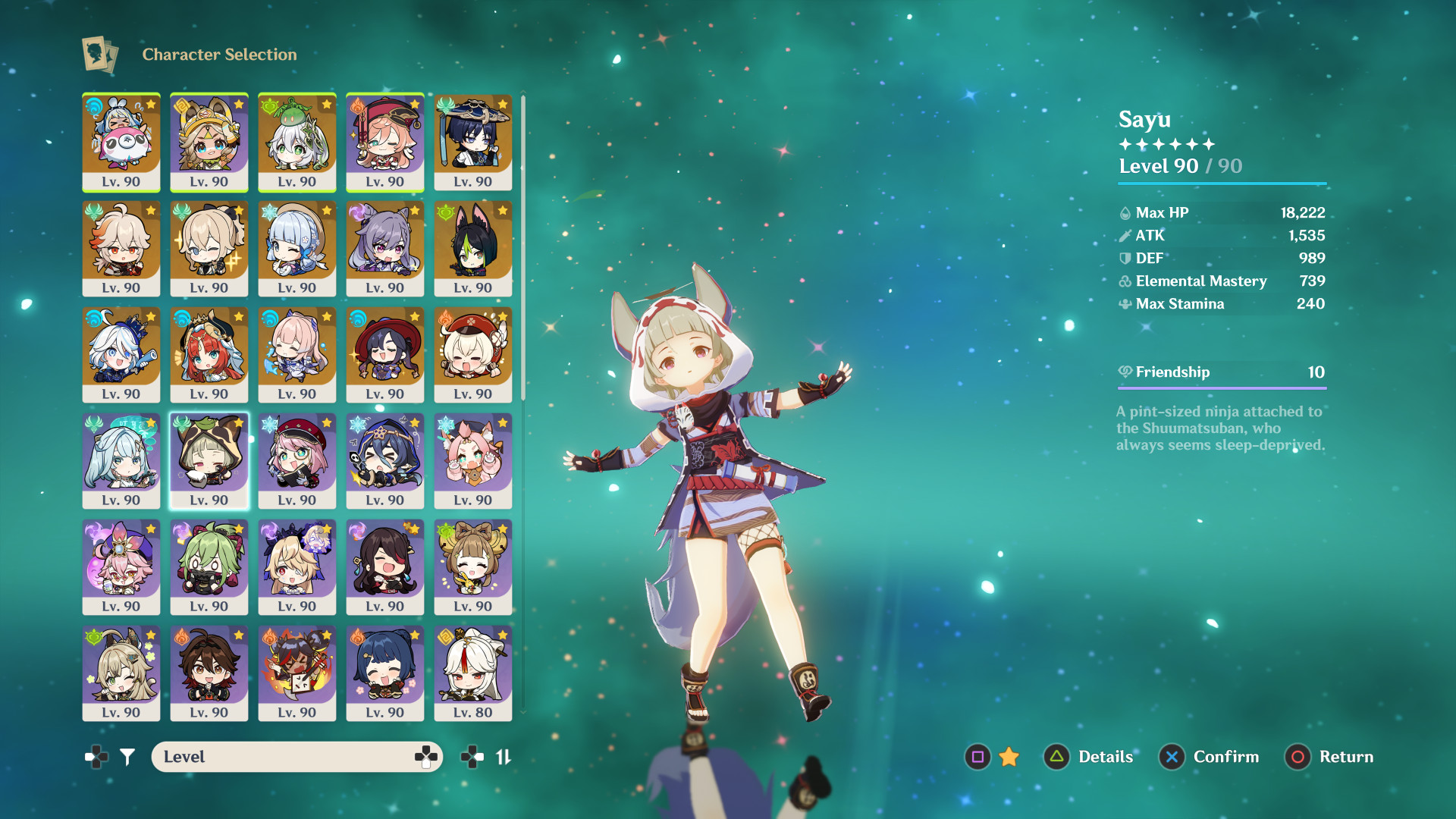The height and width of the screenshot is (819, 1456).
Task: Select Kazuha's character card
Action: (121, 248)
